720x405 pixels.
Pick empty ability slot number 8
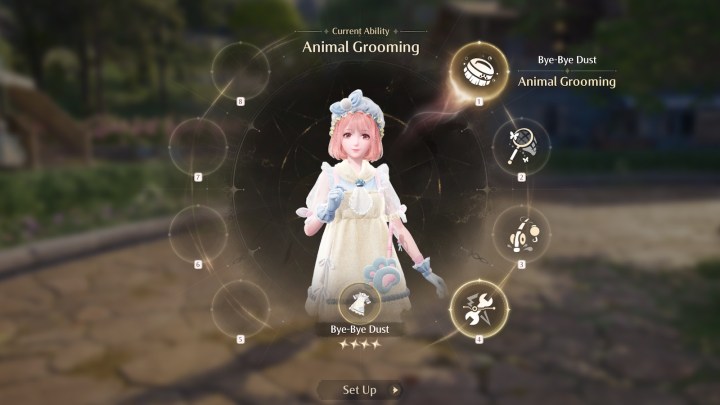(x=240, y=72)
